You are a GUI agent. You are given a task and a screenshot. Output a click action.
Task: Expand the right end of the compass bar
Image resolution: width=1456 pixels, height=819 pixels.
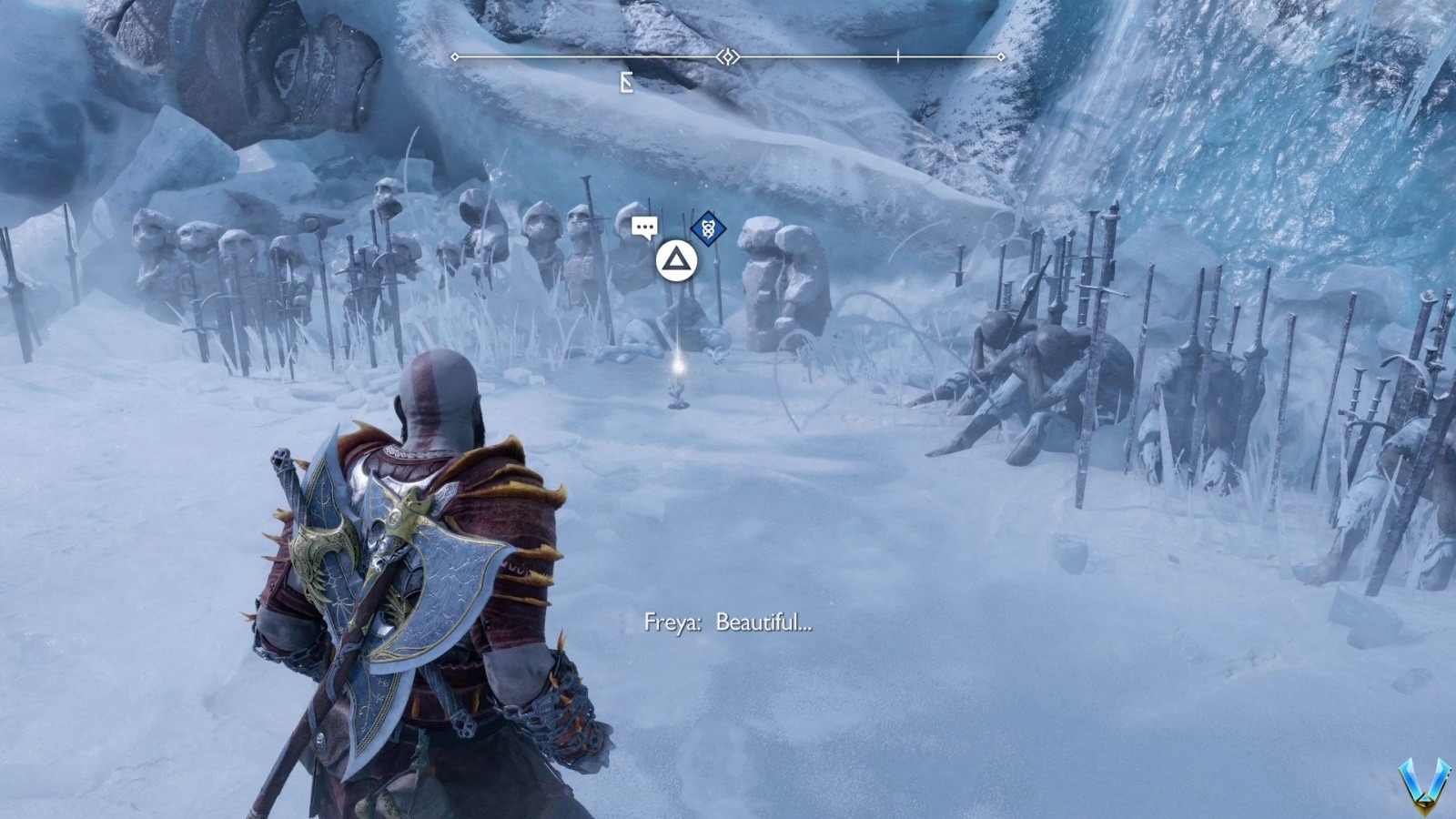click(x=1001, y=56)
